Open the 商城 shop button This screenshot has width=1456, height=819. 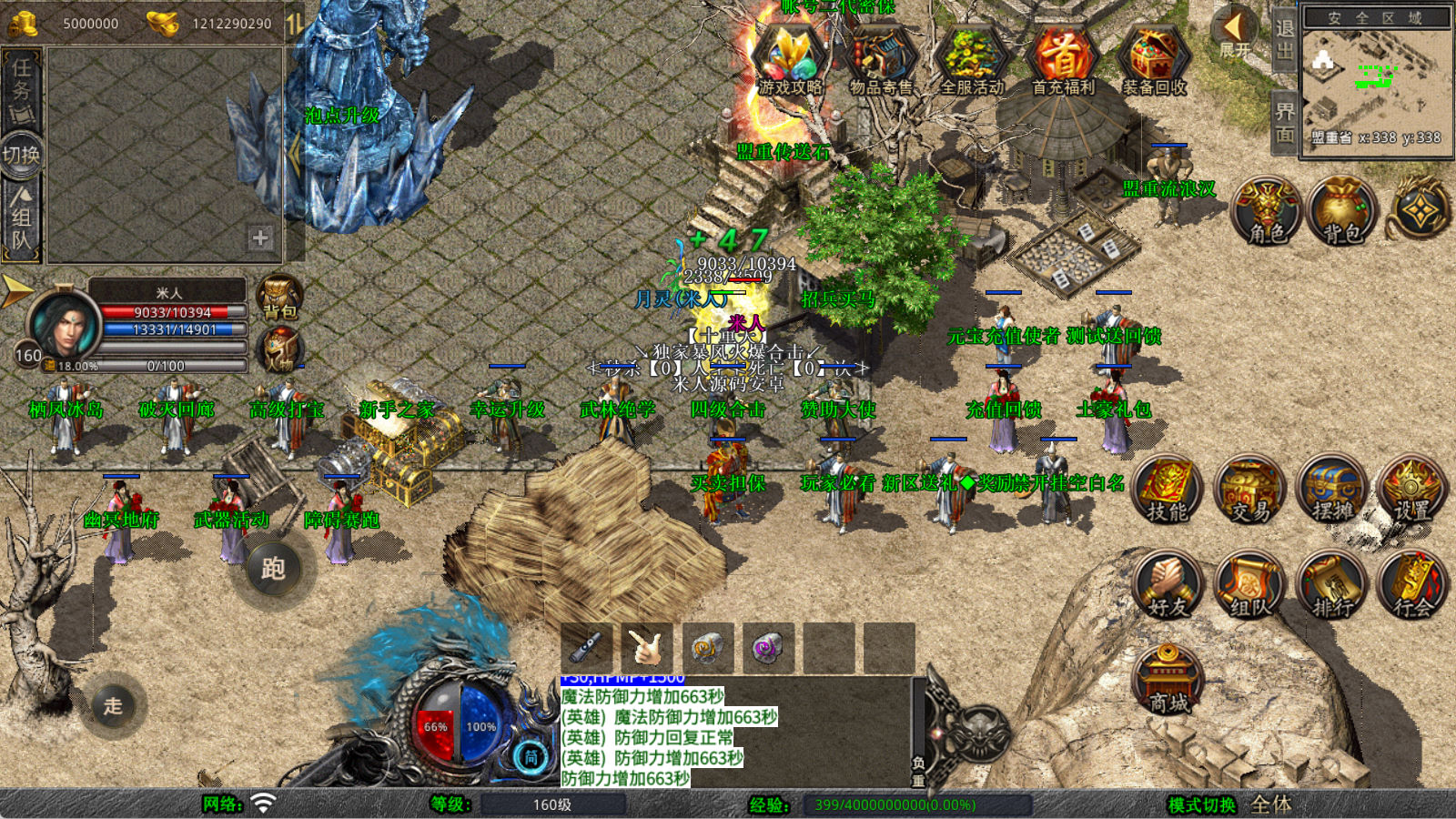[x=1168, y=681]
